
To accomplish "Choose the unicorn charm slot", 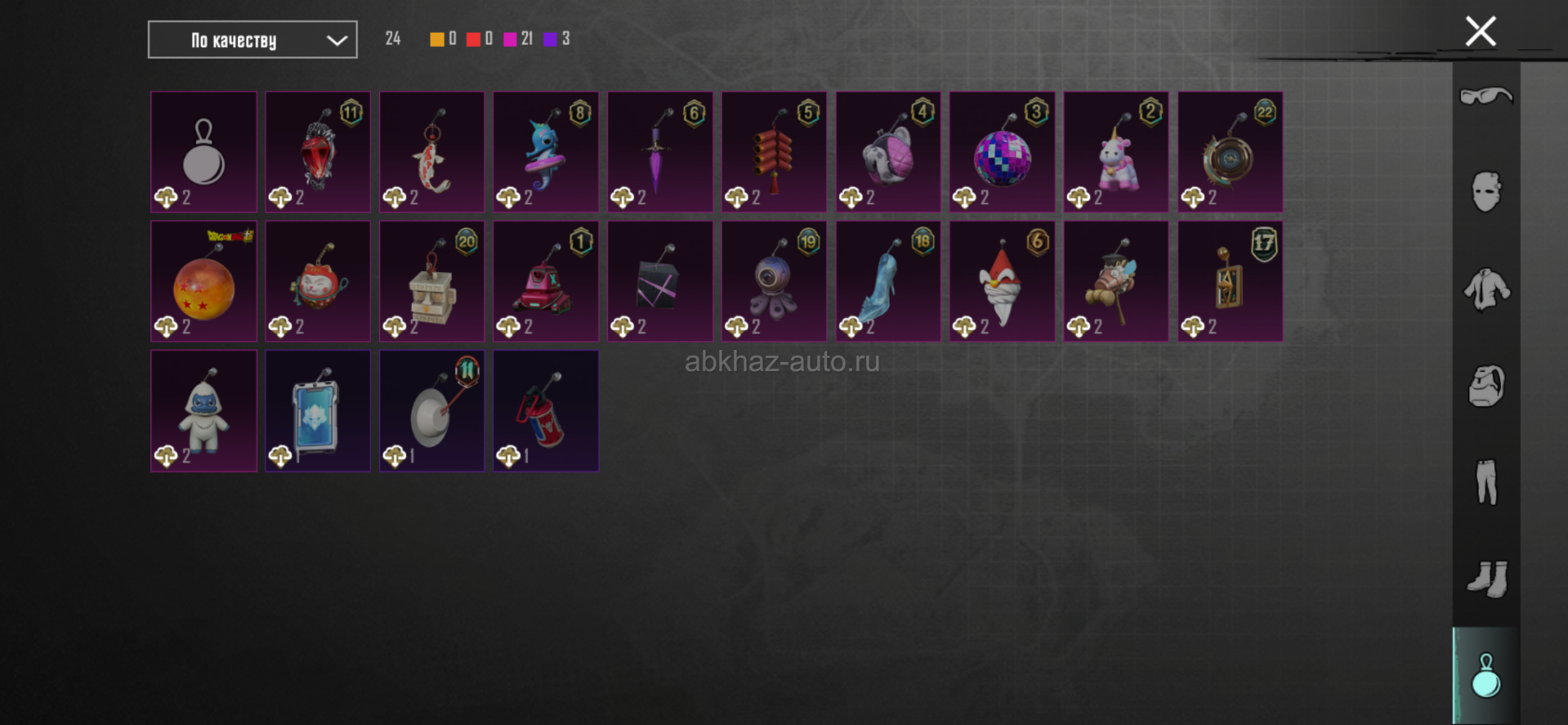I will pyautogui.click(x=1116, y=153).
